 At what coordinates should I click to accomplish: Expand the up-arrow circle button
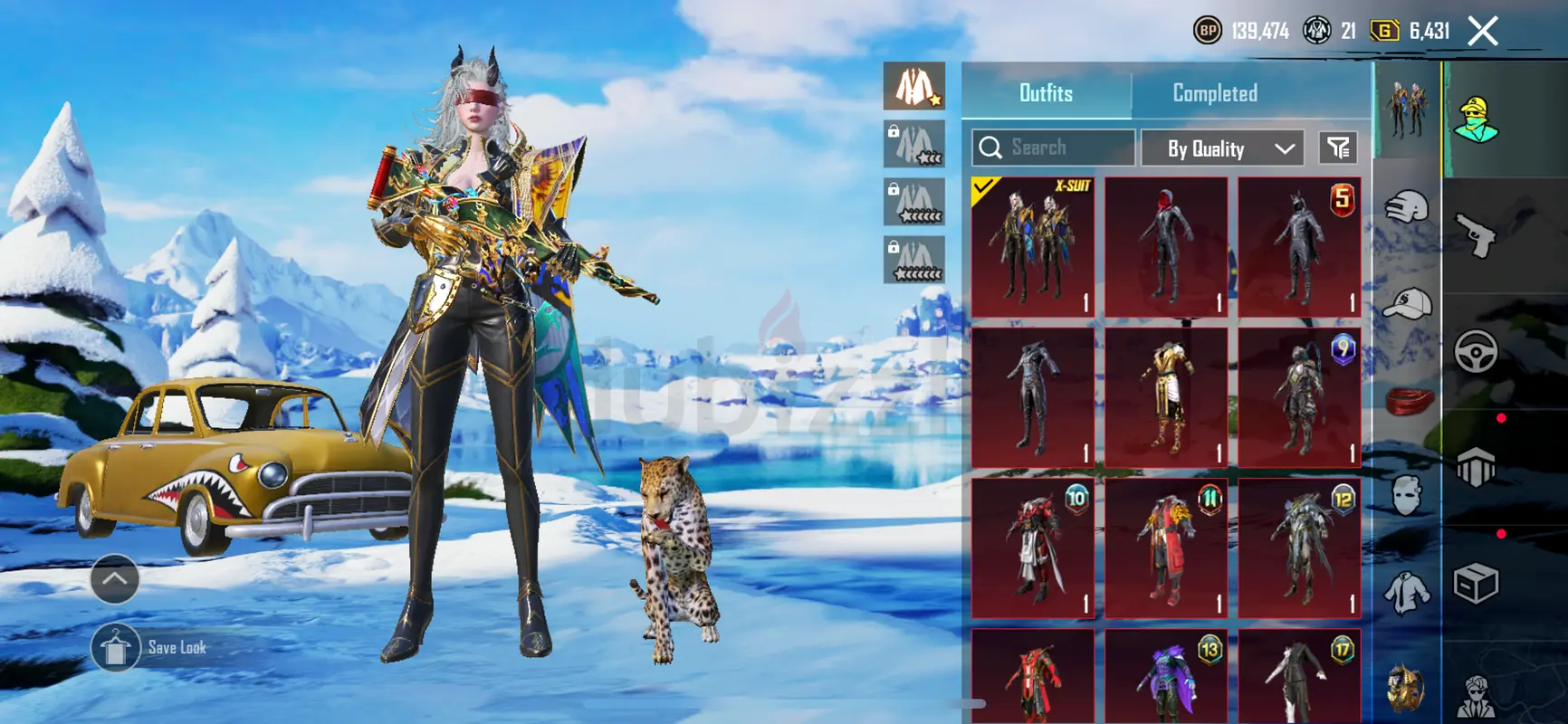click(115, 579)
